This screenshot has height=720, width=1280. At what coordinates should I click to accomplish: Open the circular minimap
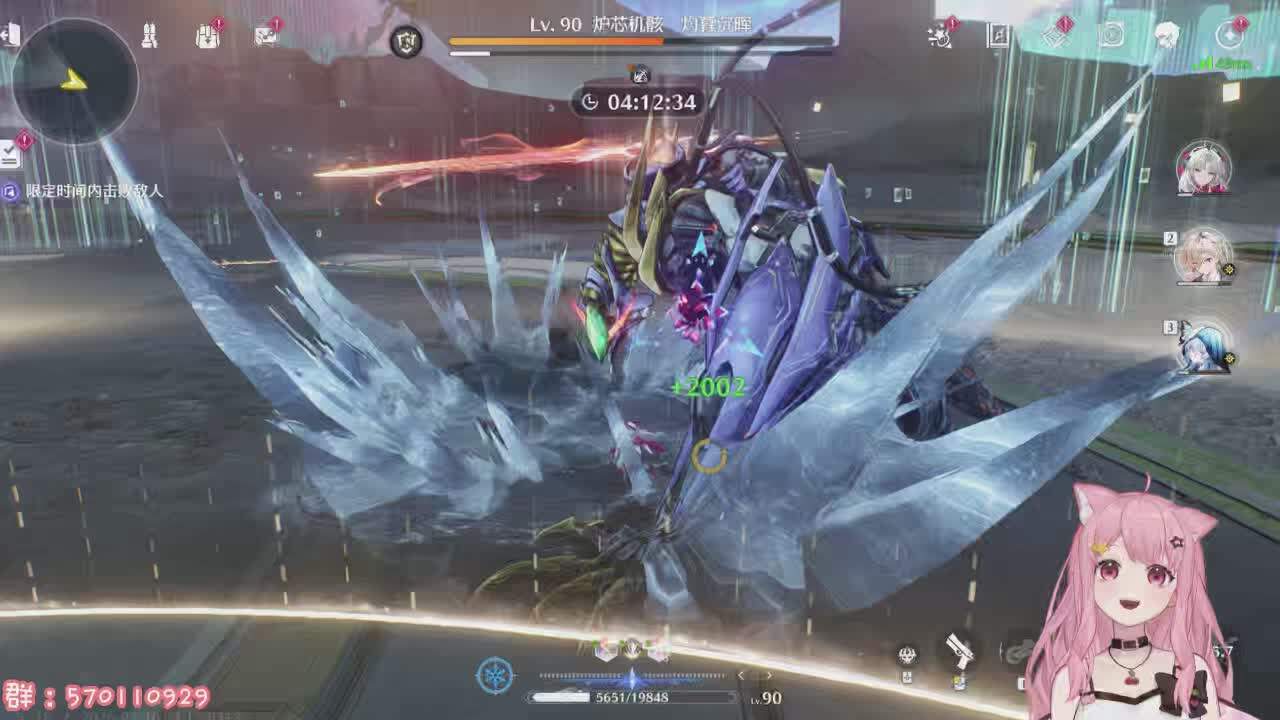click(75, 80)
